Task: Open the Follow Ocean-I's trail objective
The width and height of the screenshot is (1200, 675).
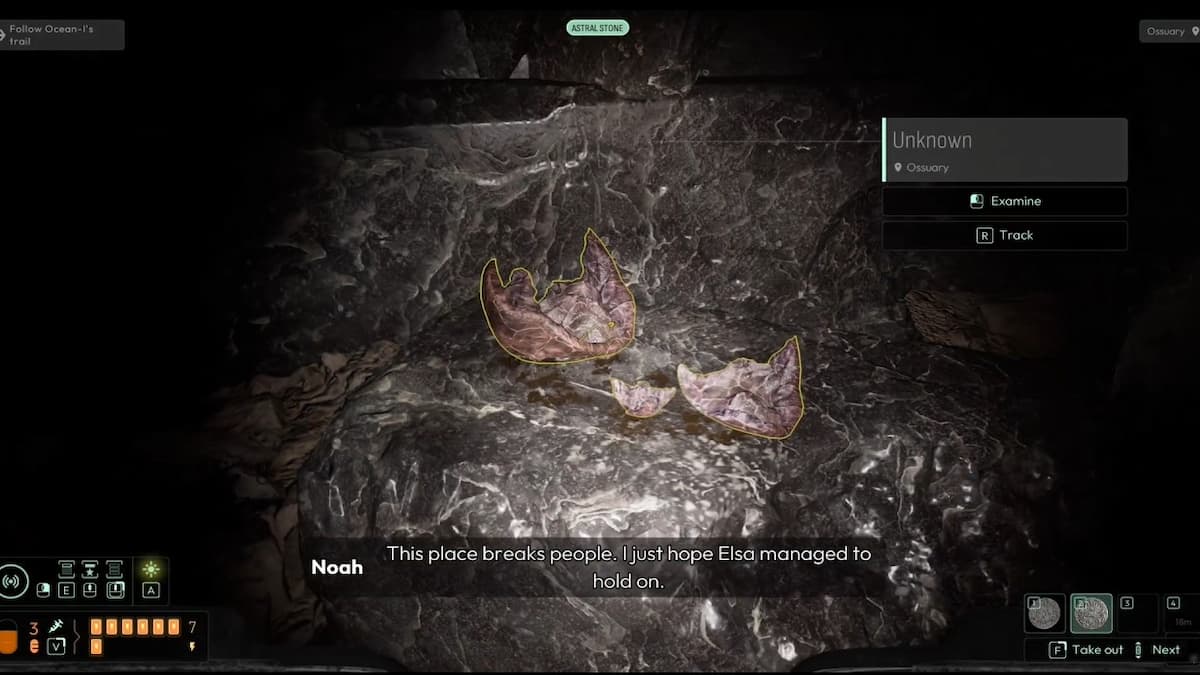Action: [x=60, y=34]
